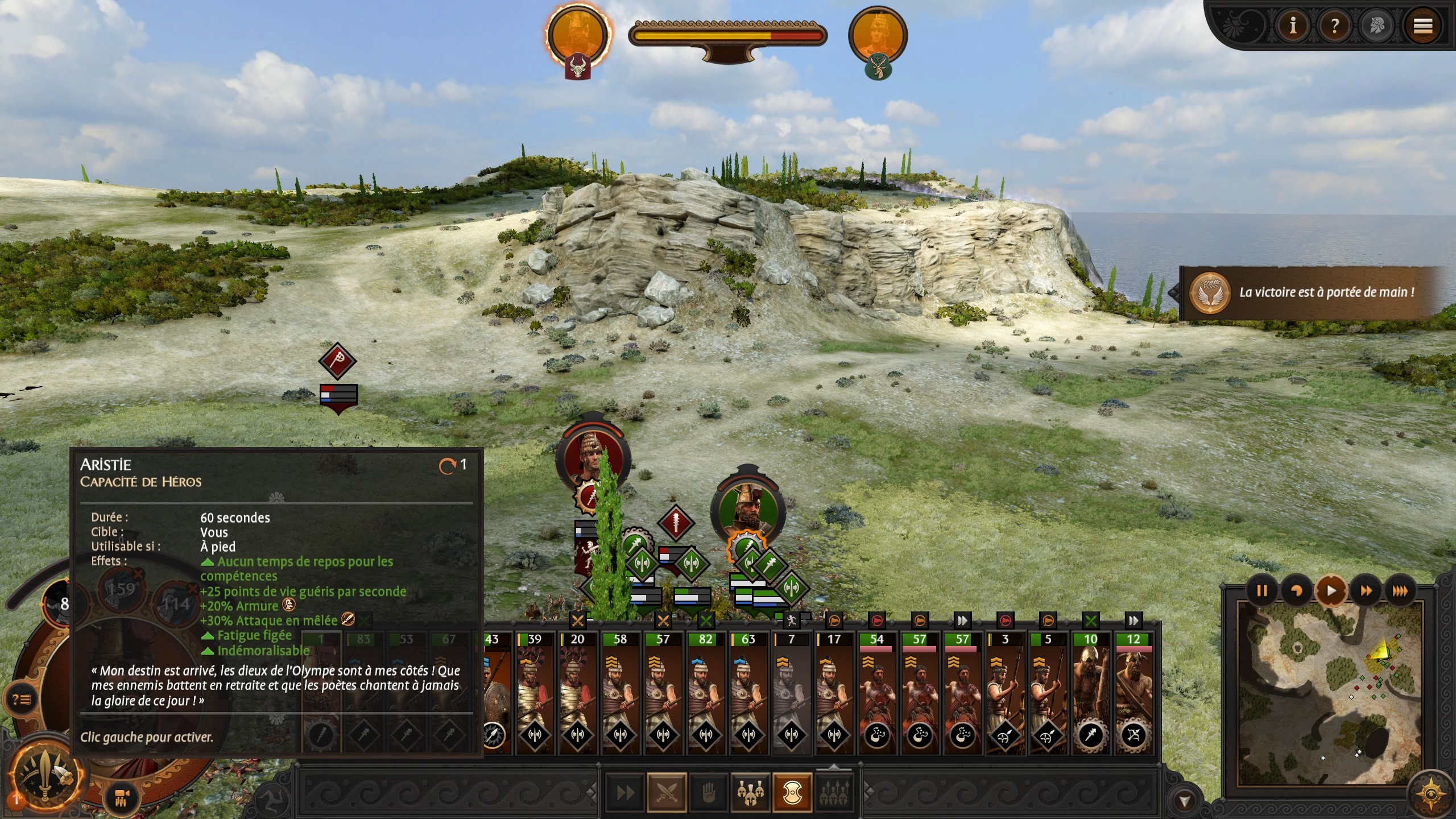Image resolution: width=1456 pixels, height=819 pixels.
Task: Toggle the shield formation button
Action: coord(792,792)
